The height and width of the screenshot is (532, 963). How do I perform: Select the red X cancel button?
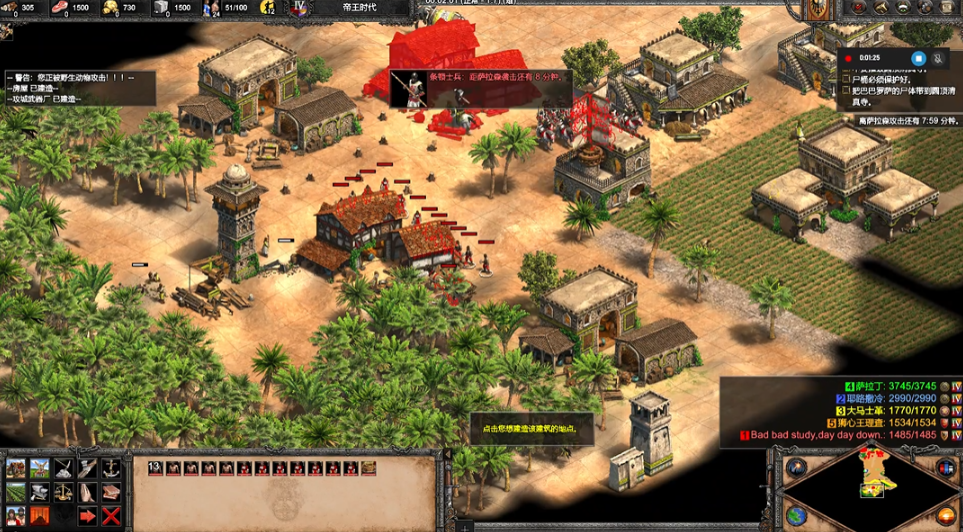tap(111, 516)
